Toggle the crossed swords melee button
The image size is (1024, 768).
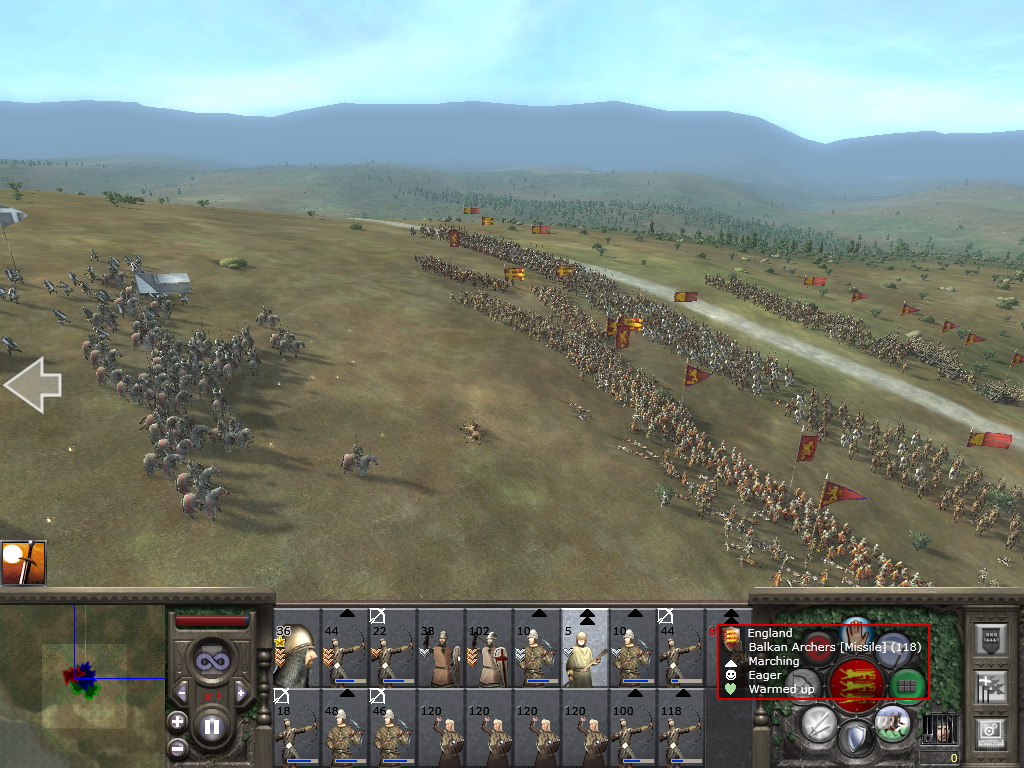coord(818,721)
